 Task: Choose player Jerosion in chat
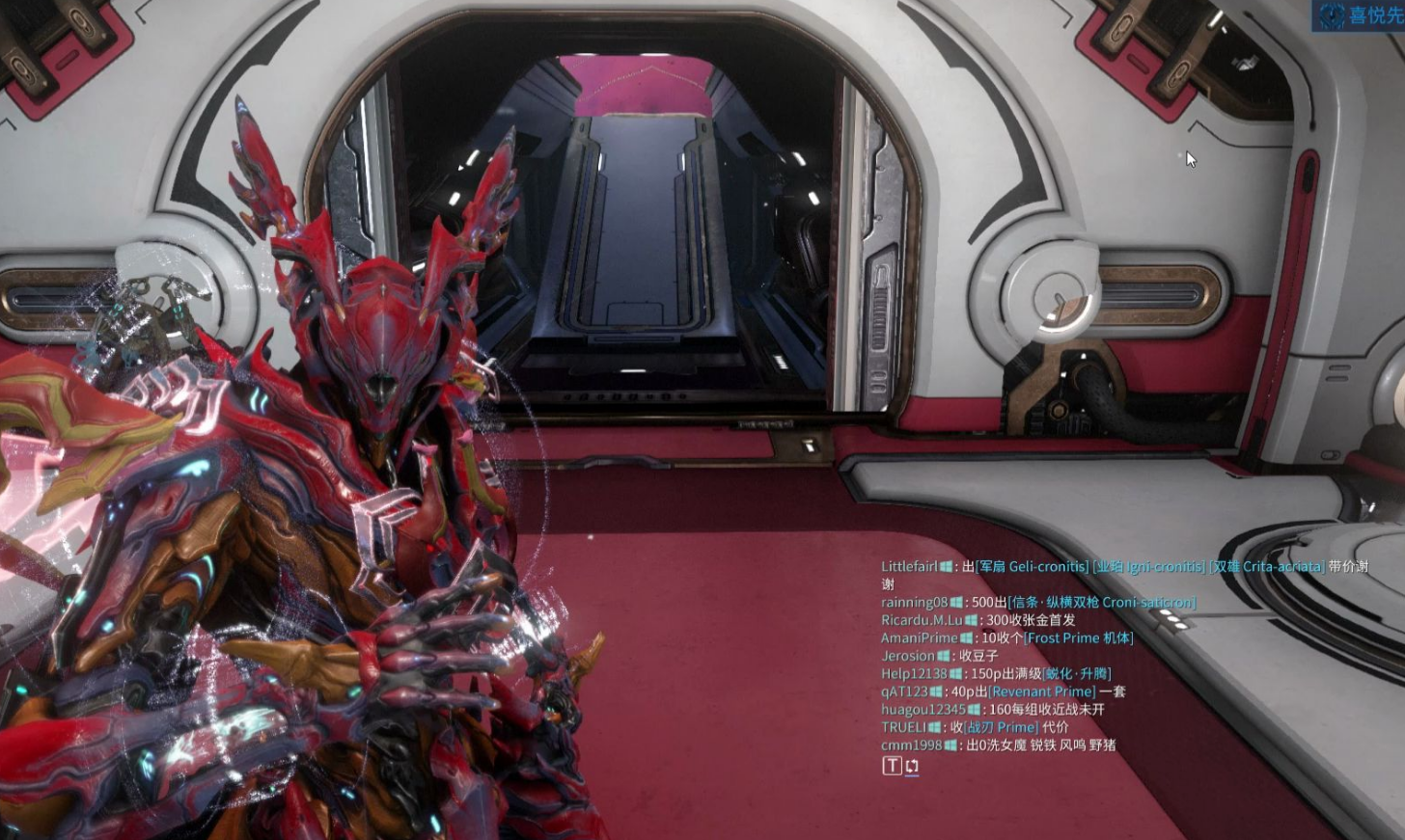point(907,656)
